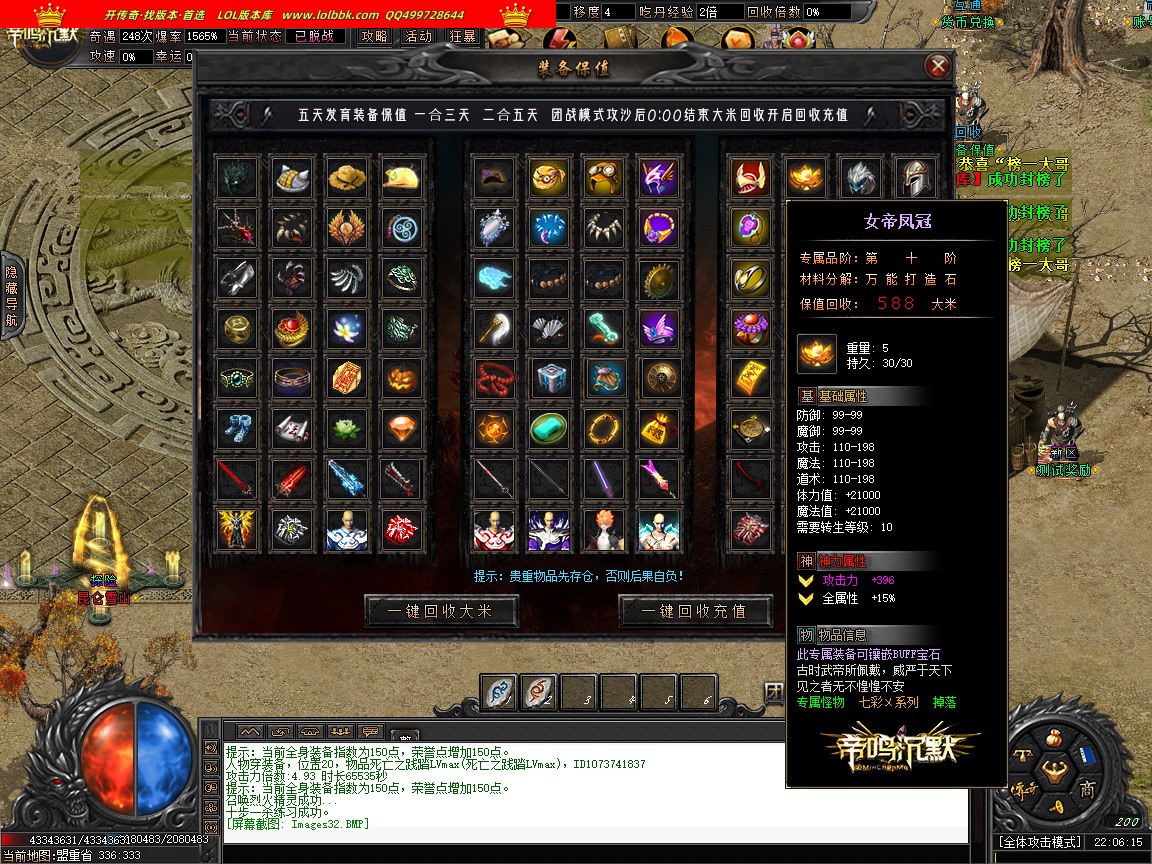The height and width of the screenshot is (864, 1152).
Task: Click the 商 shop button
Action: click(1087, 790)
